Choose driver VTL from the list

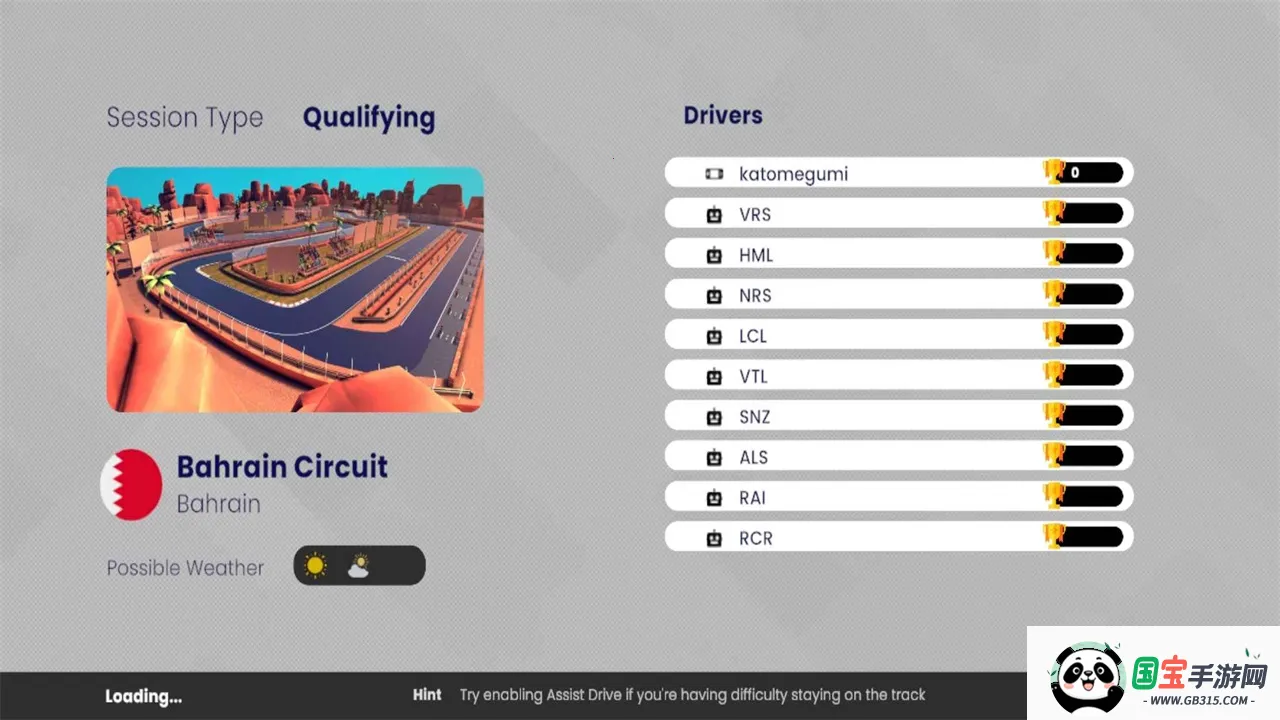tap(898, 376)
